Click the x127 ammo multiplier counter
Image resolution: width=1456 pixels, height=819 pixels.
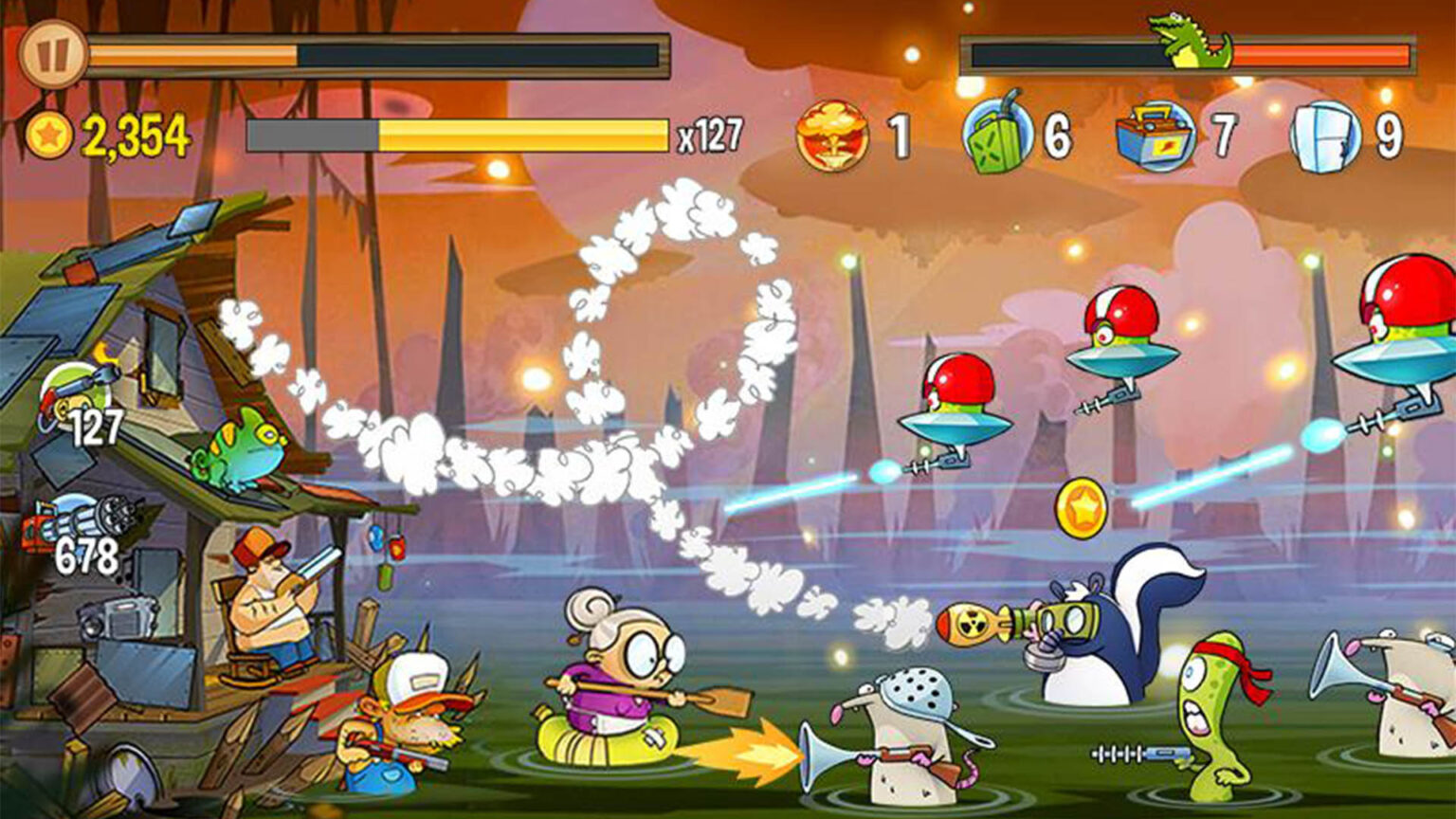[712, 136]
